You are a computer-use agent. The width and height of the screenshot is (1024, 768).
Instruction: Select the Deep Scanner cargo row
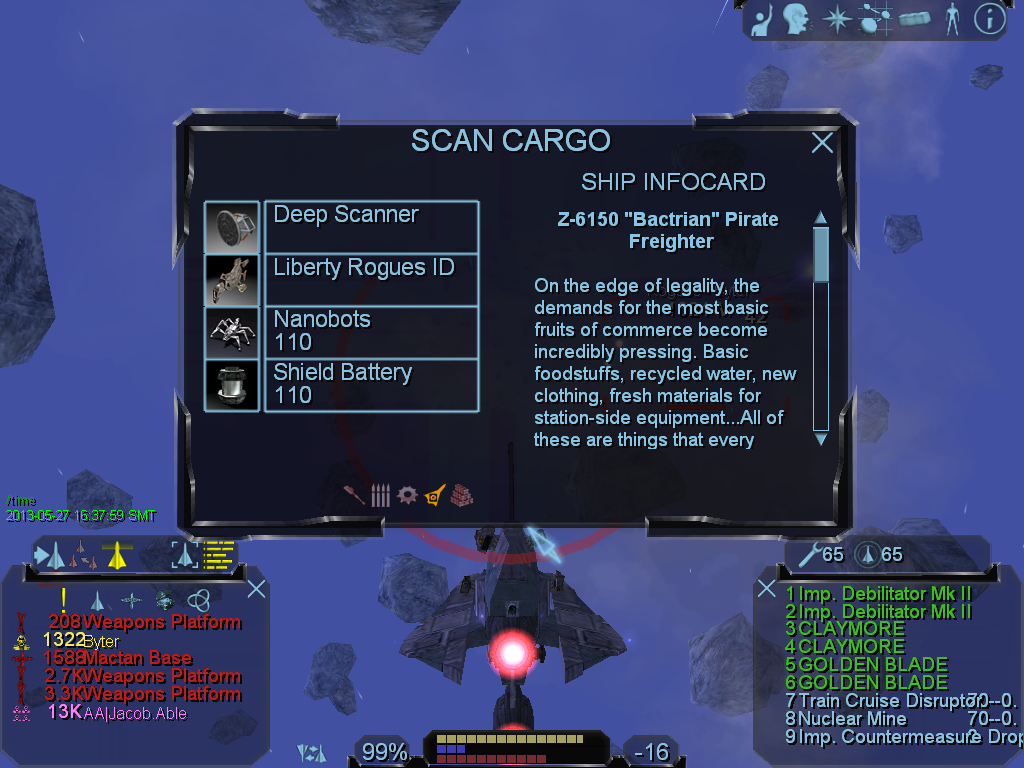click(371, 226)
